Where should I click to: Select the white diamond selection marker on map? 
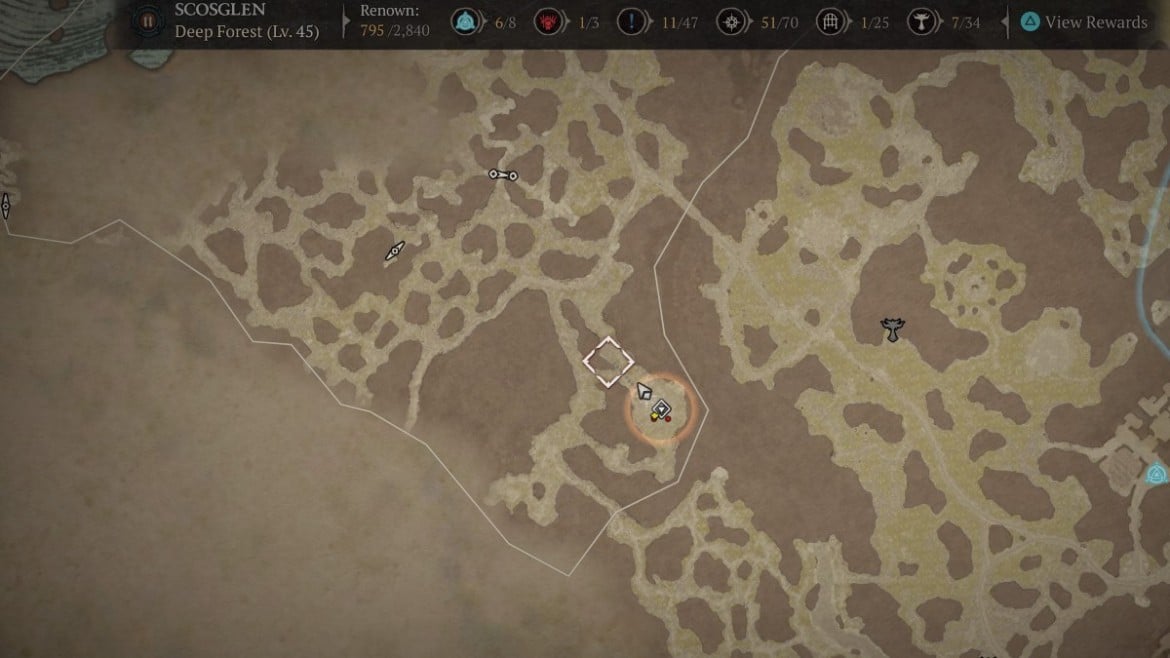[x=608, y=362]
